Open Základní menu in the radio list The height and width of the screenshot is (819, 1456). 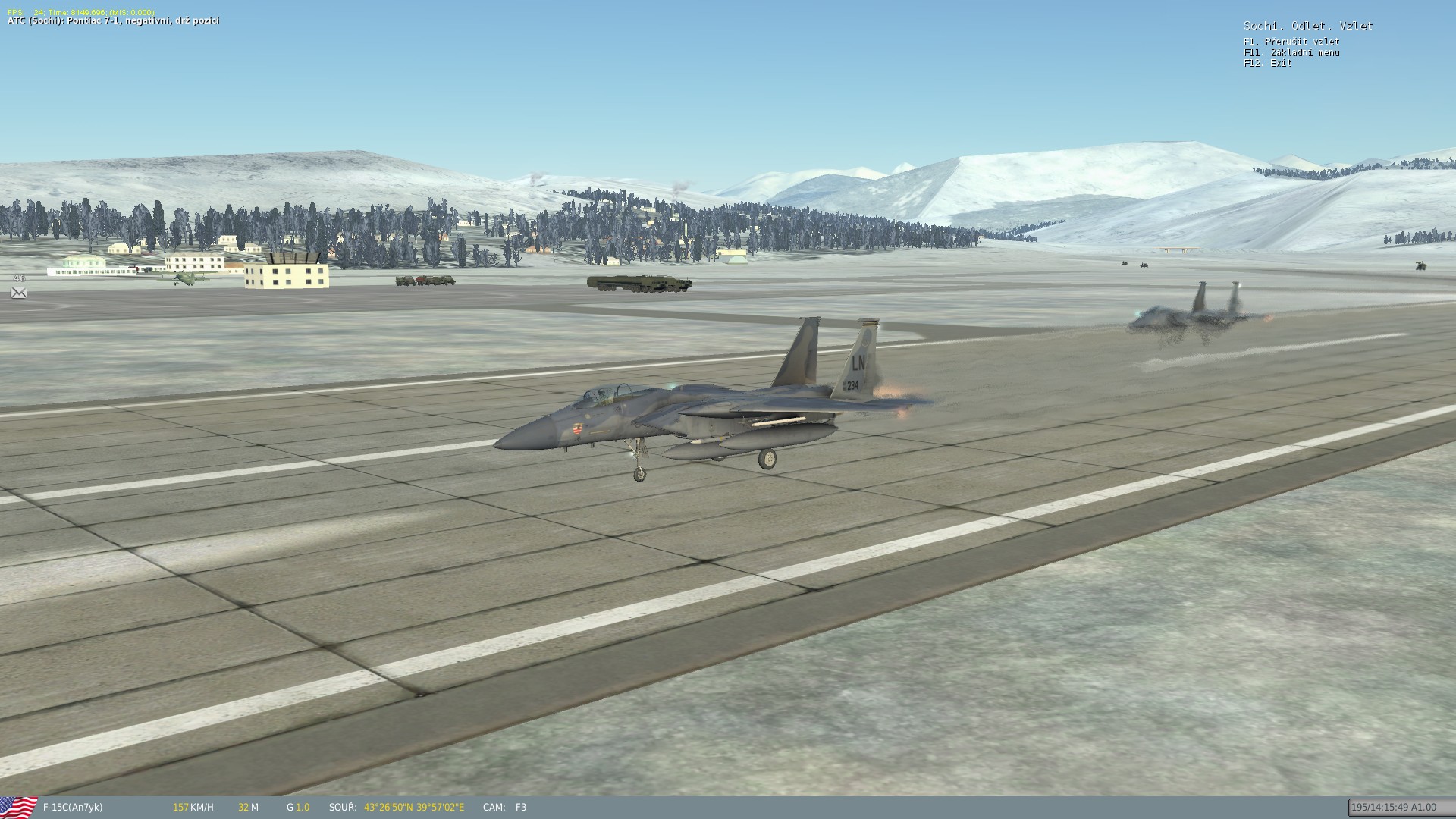click(1291, 52)
